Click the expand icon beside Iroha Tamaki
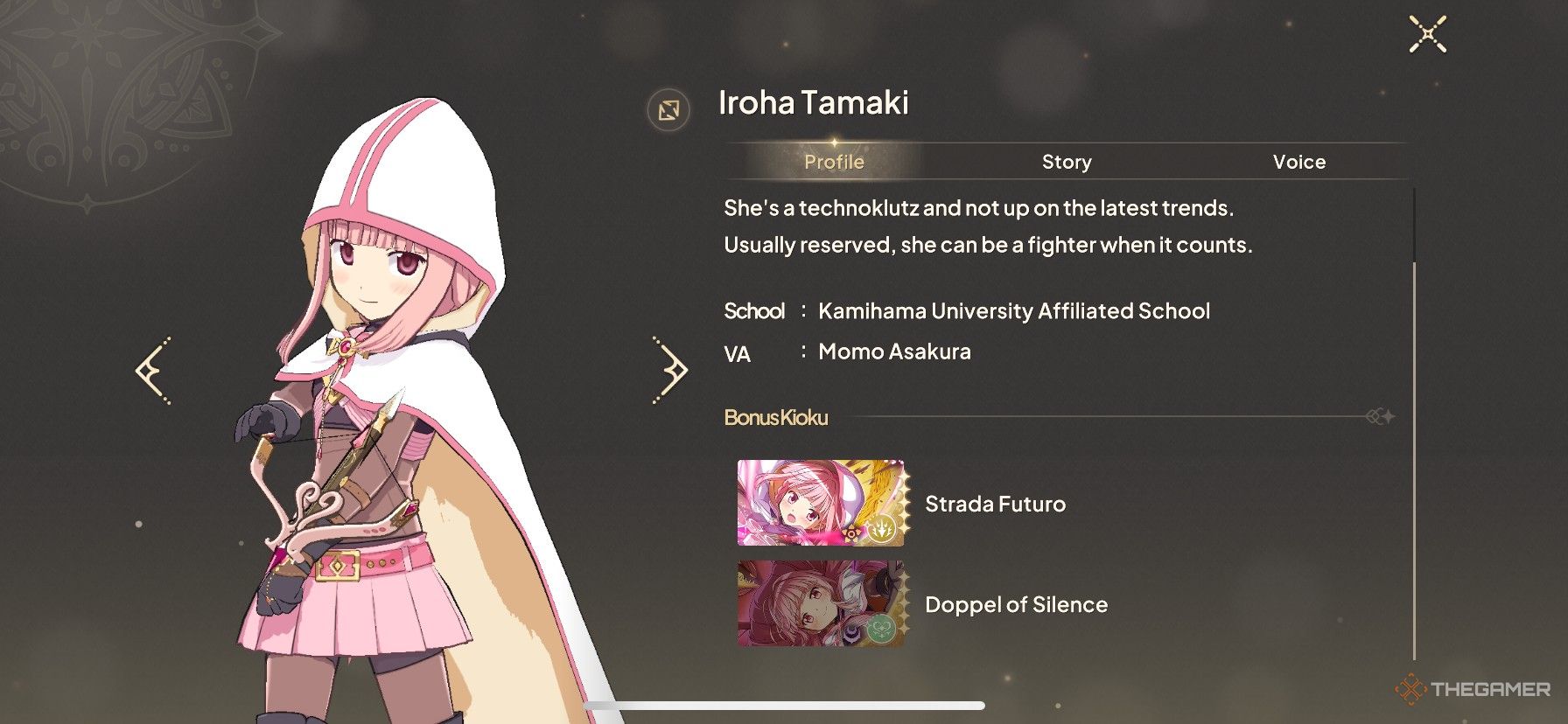The image size is (1568, 724). pos(668,110)
